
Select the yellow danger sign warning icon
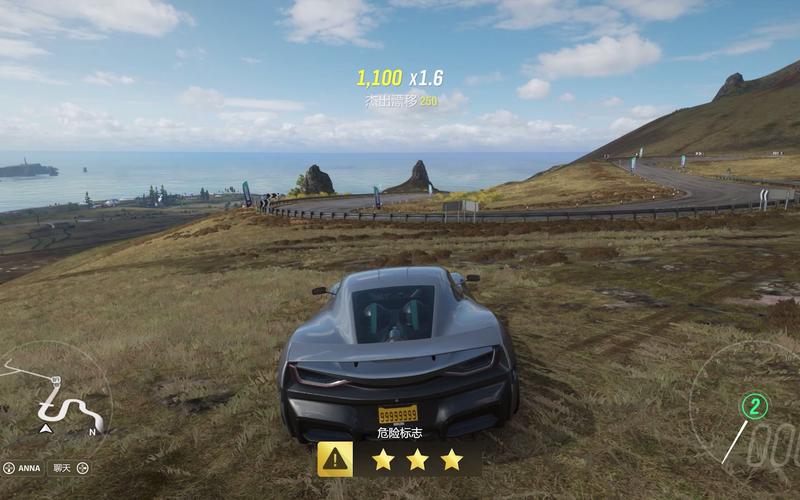[335, 459]
